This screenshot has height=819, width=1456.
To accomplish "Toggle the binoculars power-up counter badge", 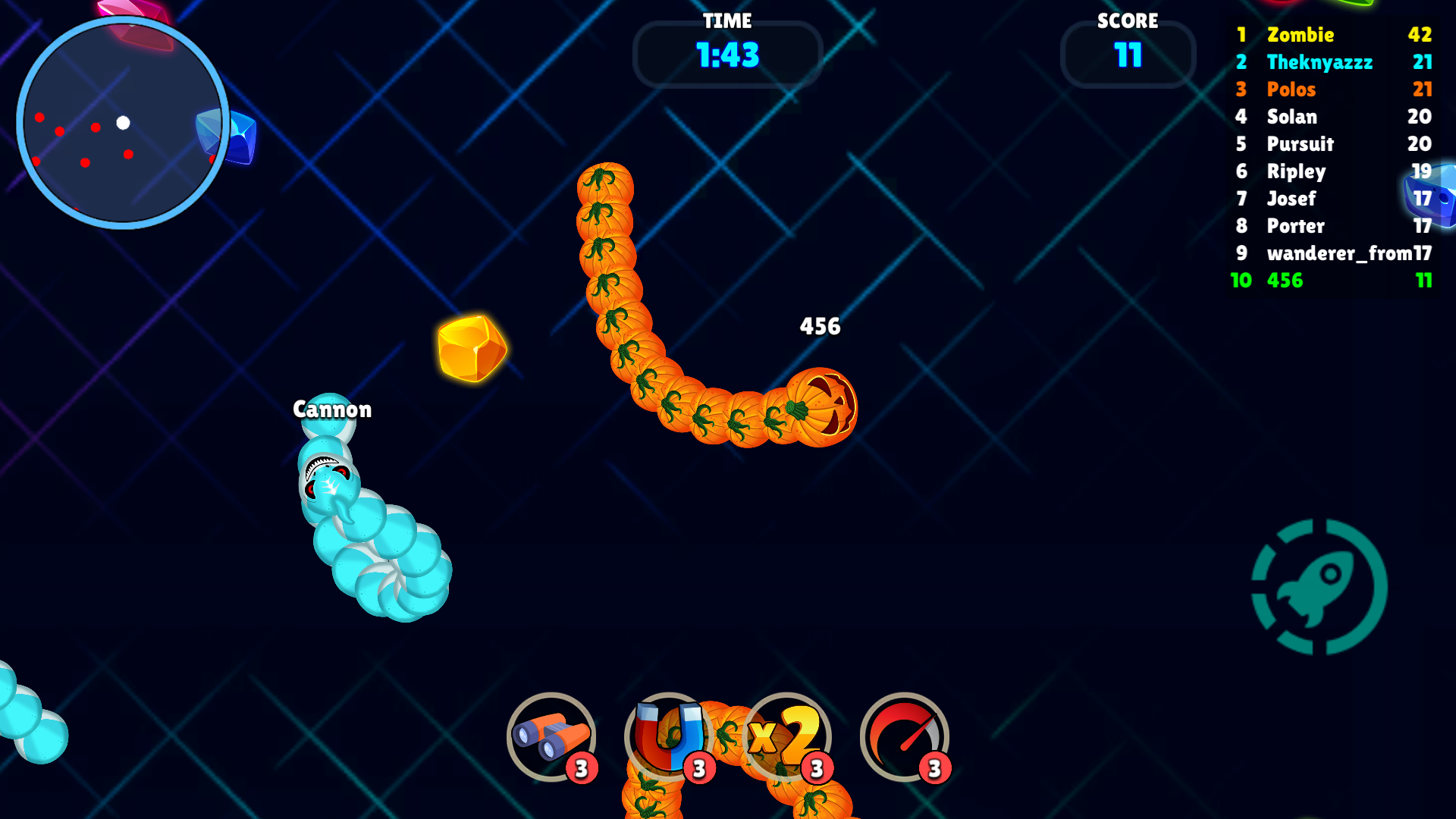I will [581, 768].
